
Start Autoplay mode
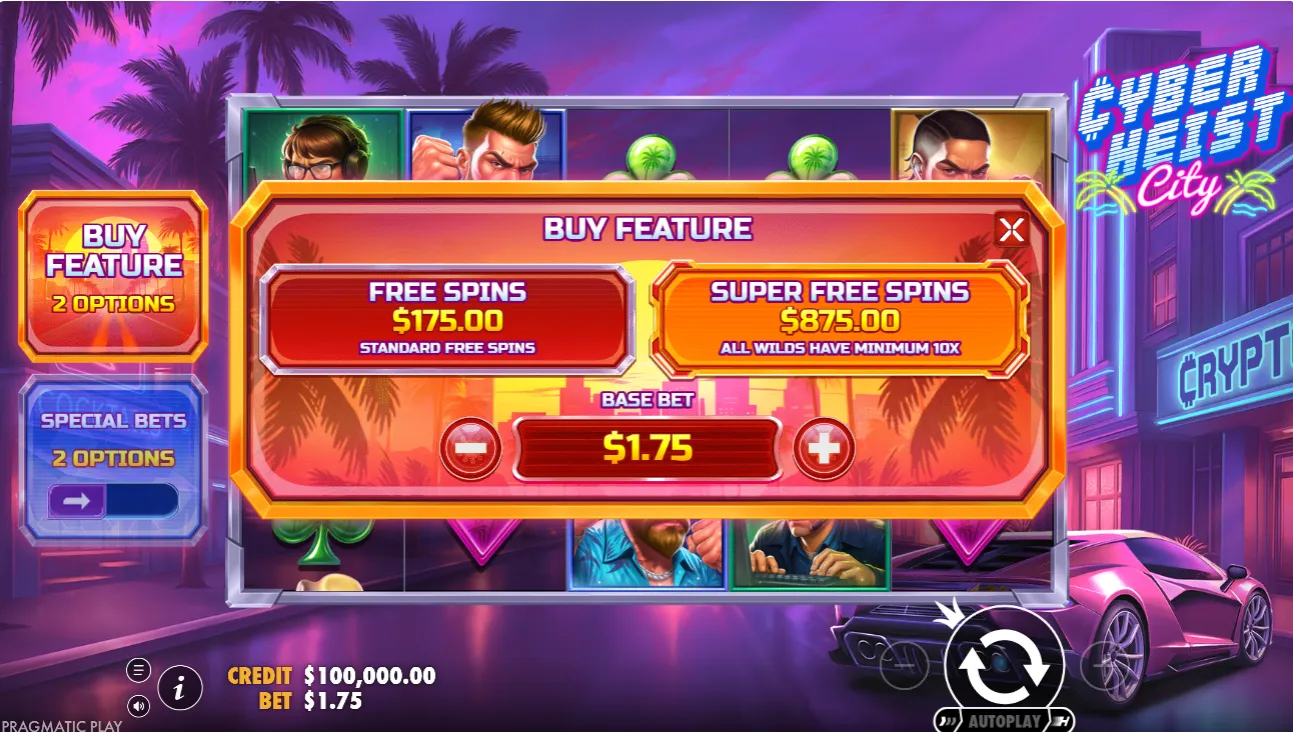click(x=1004, y=721)
